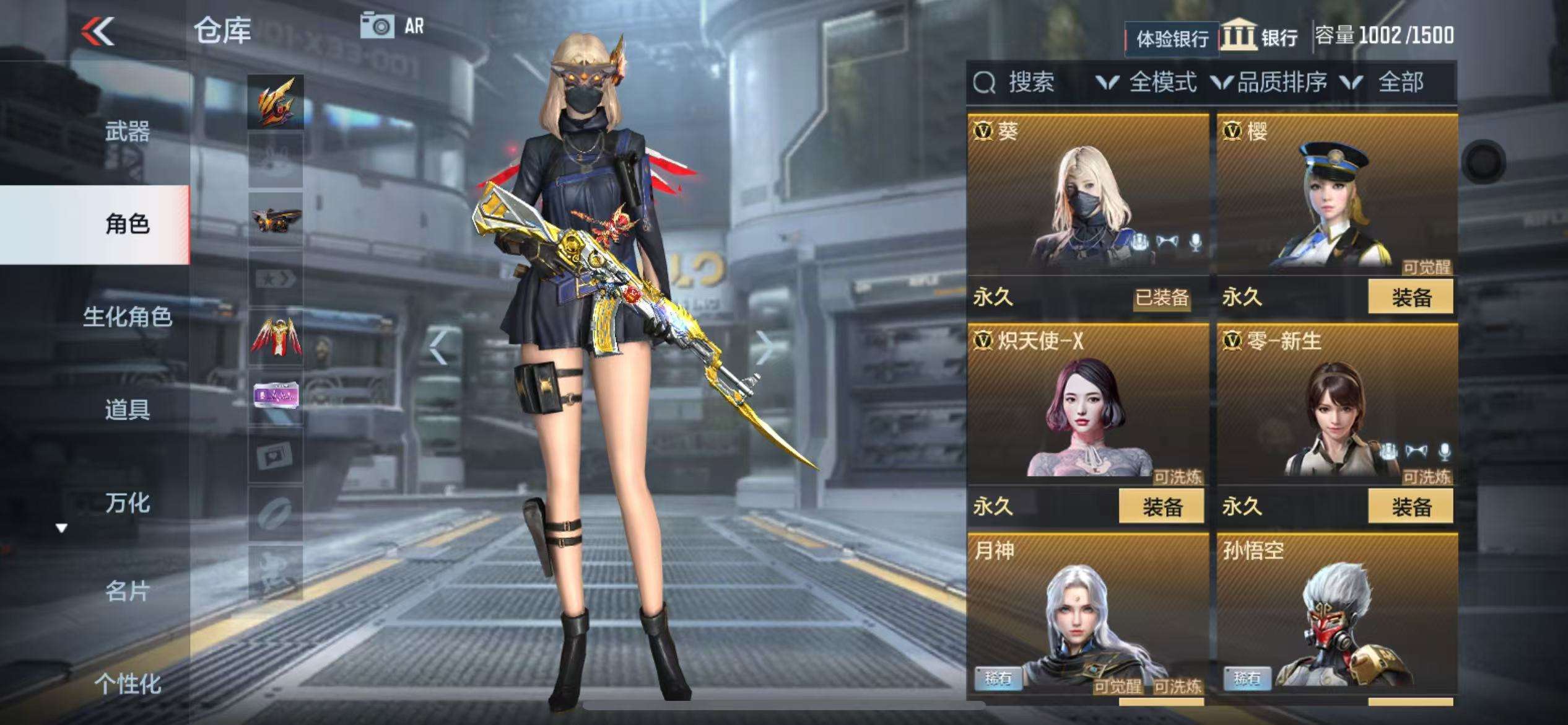The width and height of the screenshot is (1568, 725).
Task: Select the 月神 character card
Action: click(1087, 613)
